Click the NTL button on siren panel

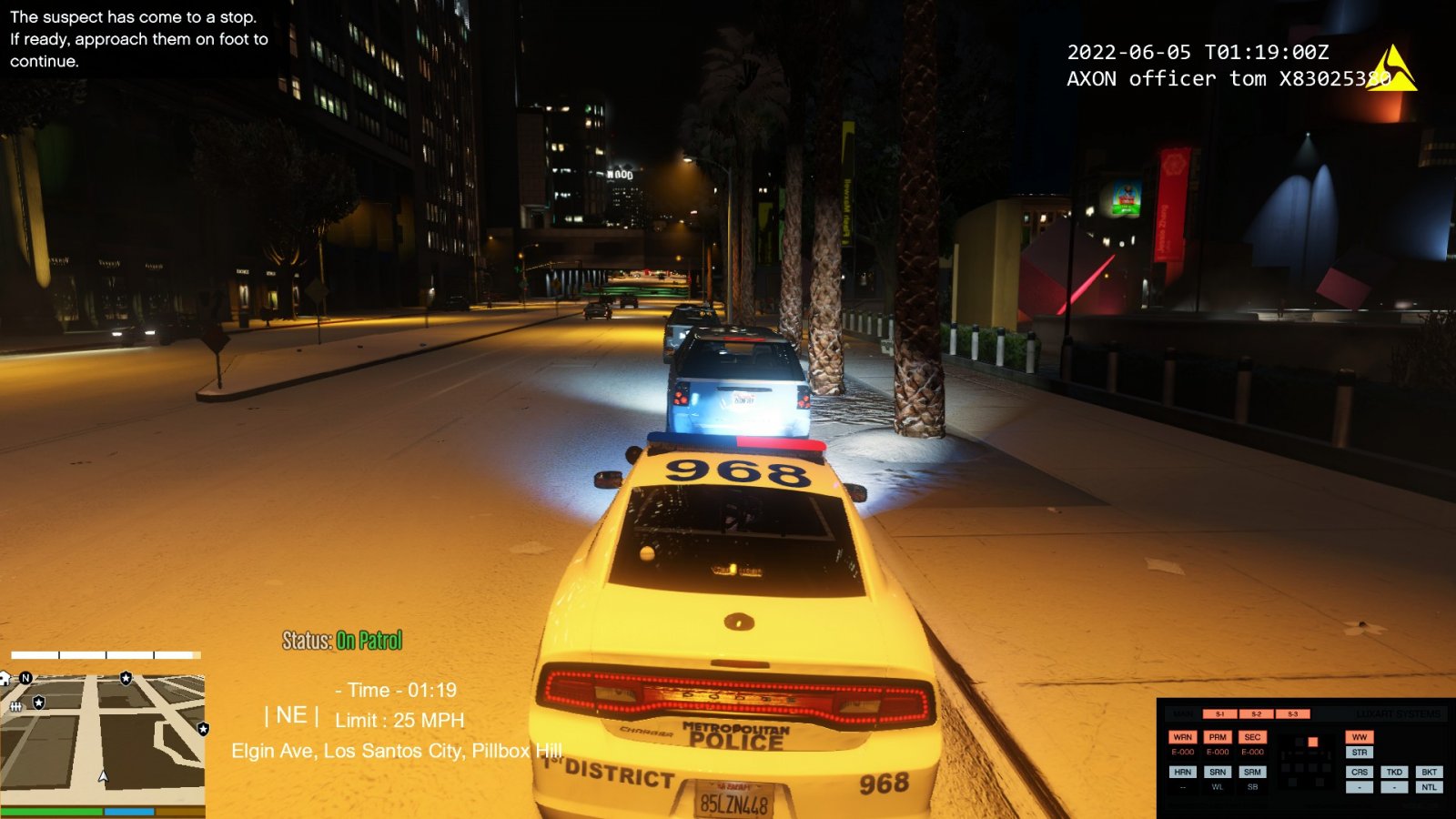pos(1429,787)
